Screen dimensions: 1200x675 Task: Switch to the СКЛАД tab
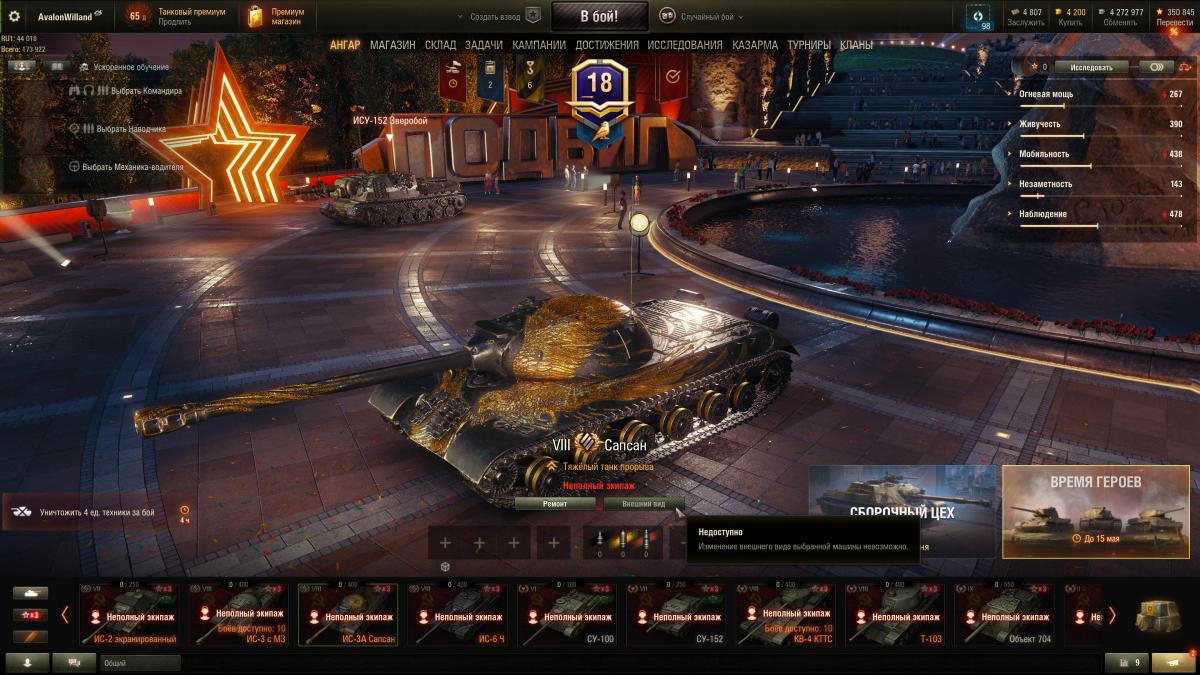440,45
